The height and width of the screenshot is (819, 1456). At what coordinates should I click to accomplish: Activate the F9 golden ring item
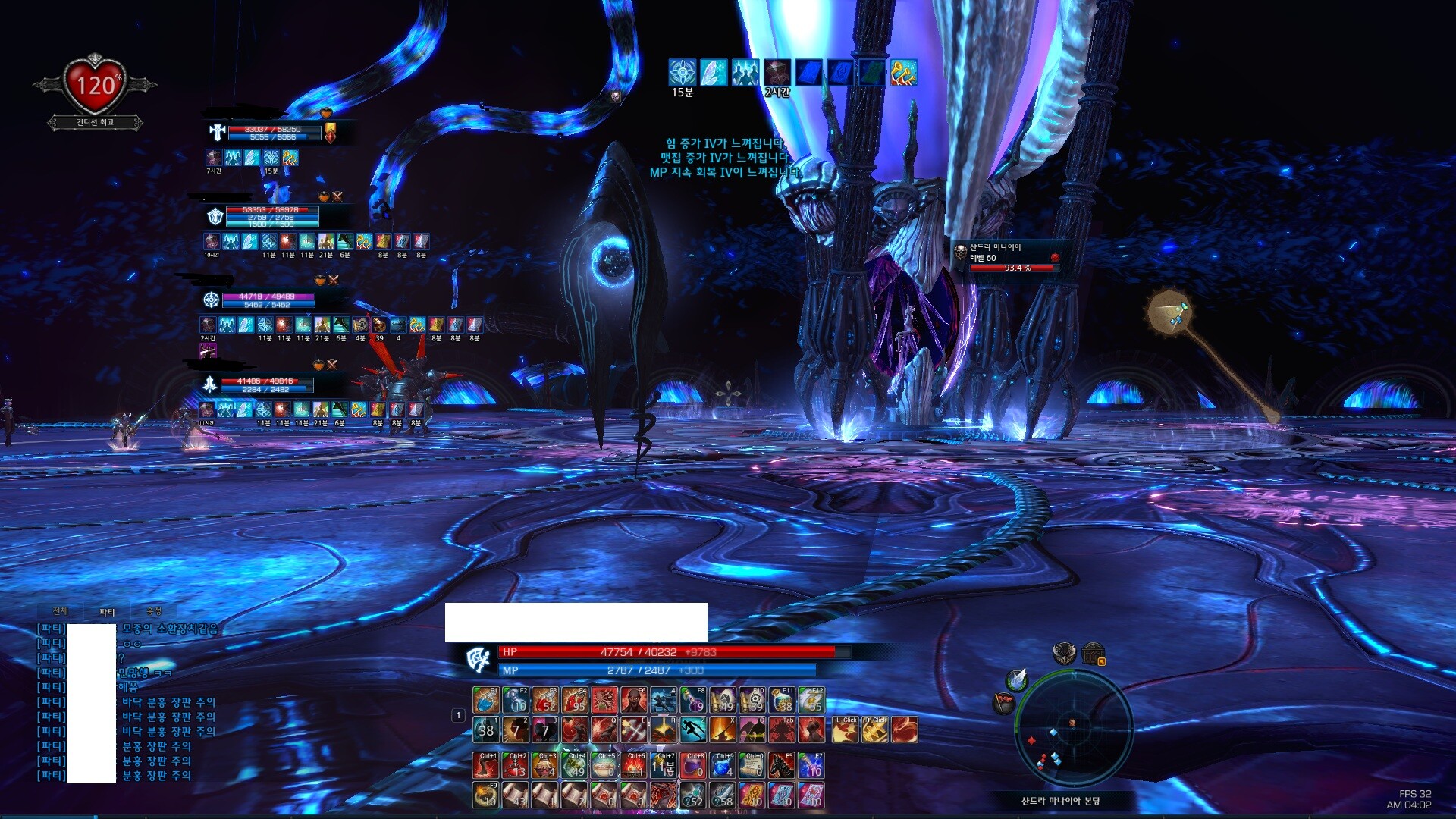click(485, 795)
